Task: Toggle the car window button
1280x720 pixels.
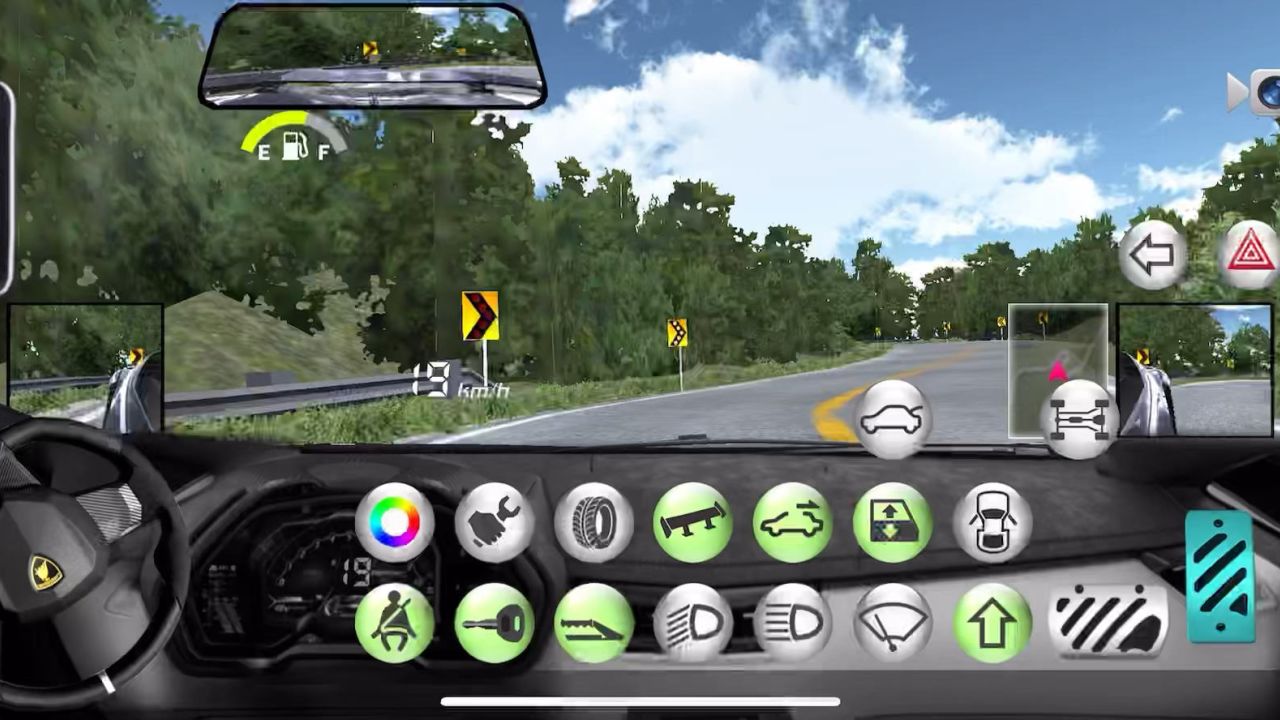Action: (892, 523)
